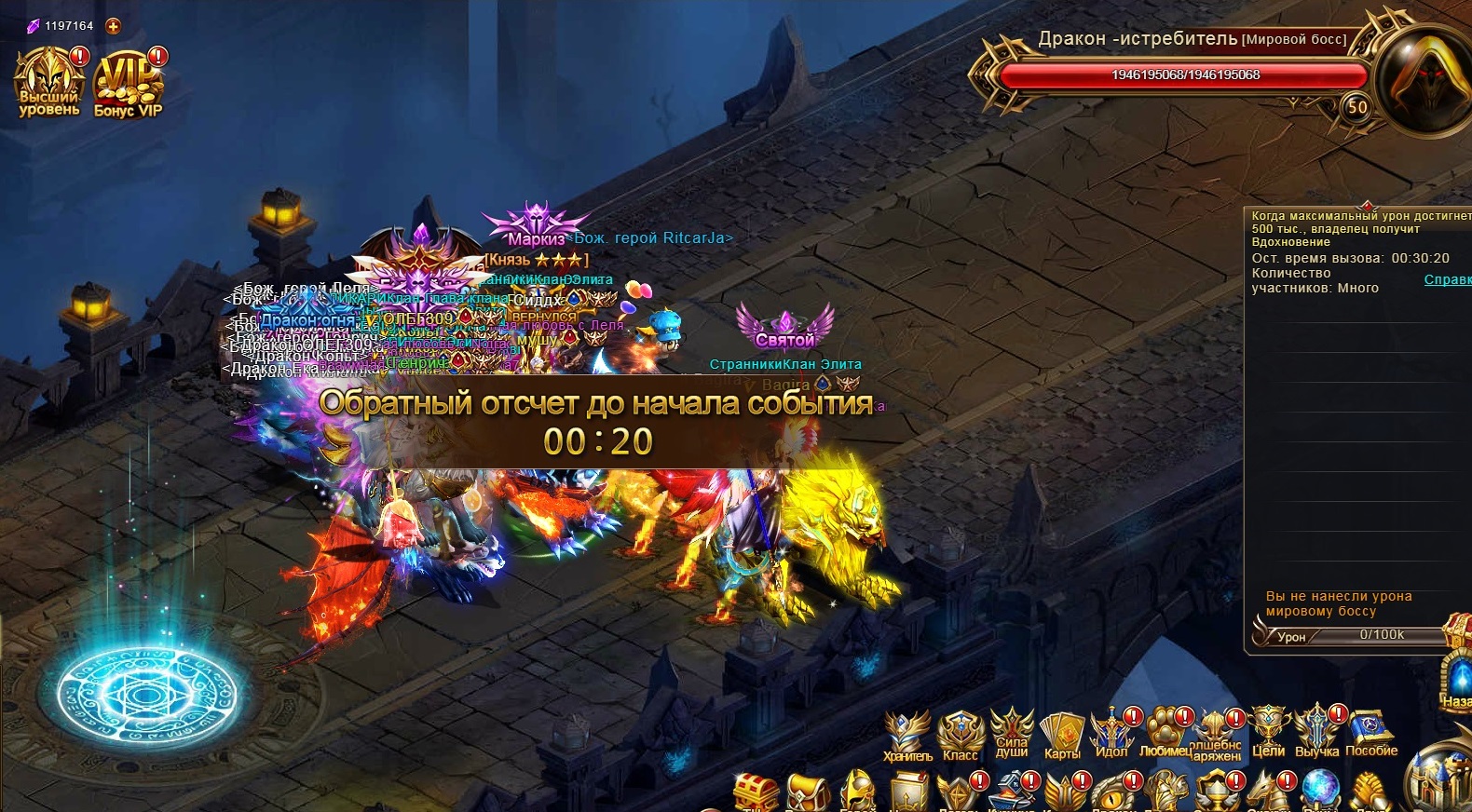Open the Пособие blue book
This screenshot has height=812, width=1472.
[x=1370, y=732]
